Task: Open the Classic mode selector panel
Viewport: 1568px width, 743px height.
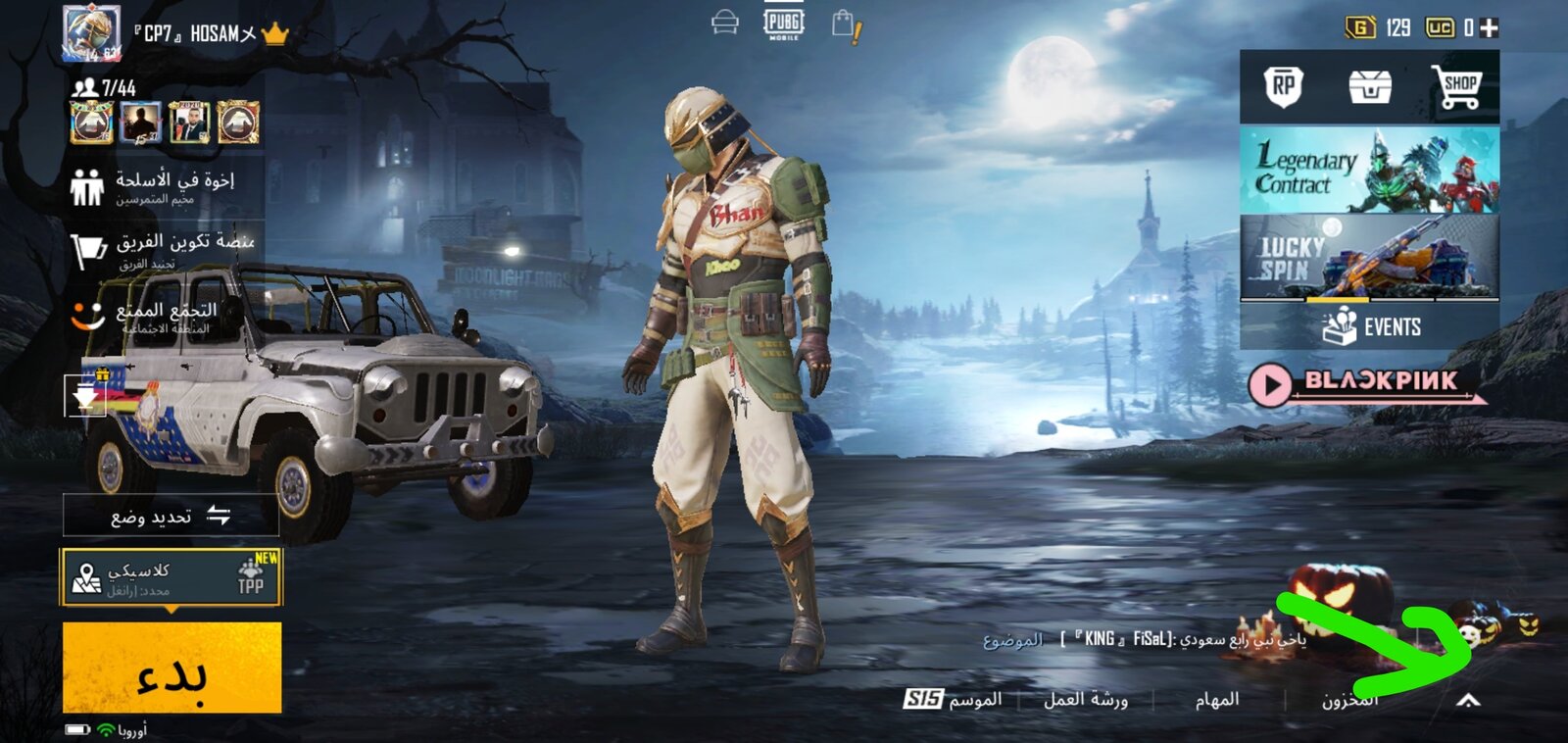Action: [171, 576]
